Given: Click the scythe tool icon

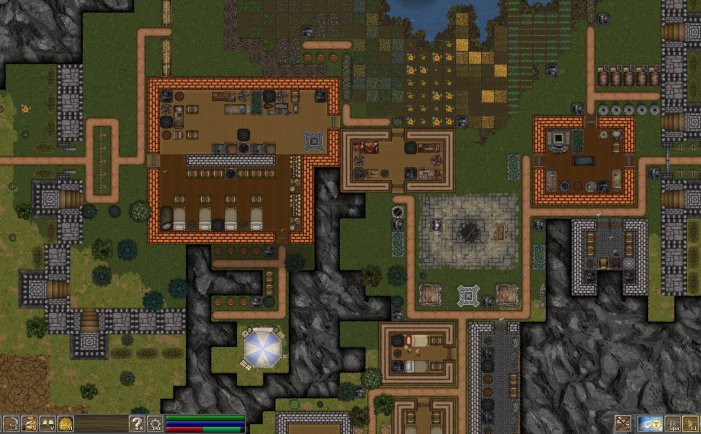Looking at the screenshot, I should coord(11,423).
